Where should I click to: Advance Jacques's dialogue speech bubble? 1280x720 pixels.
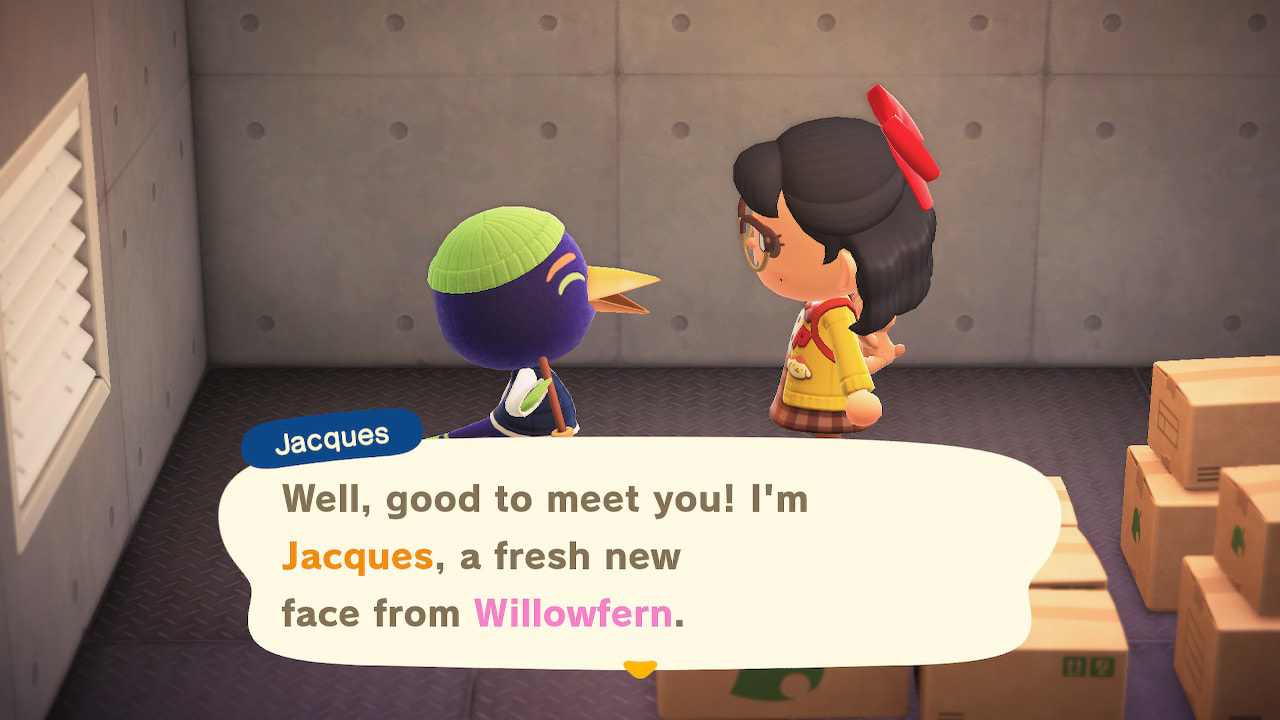tap(640, 555)
